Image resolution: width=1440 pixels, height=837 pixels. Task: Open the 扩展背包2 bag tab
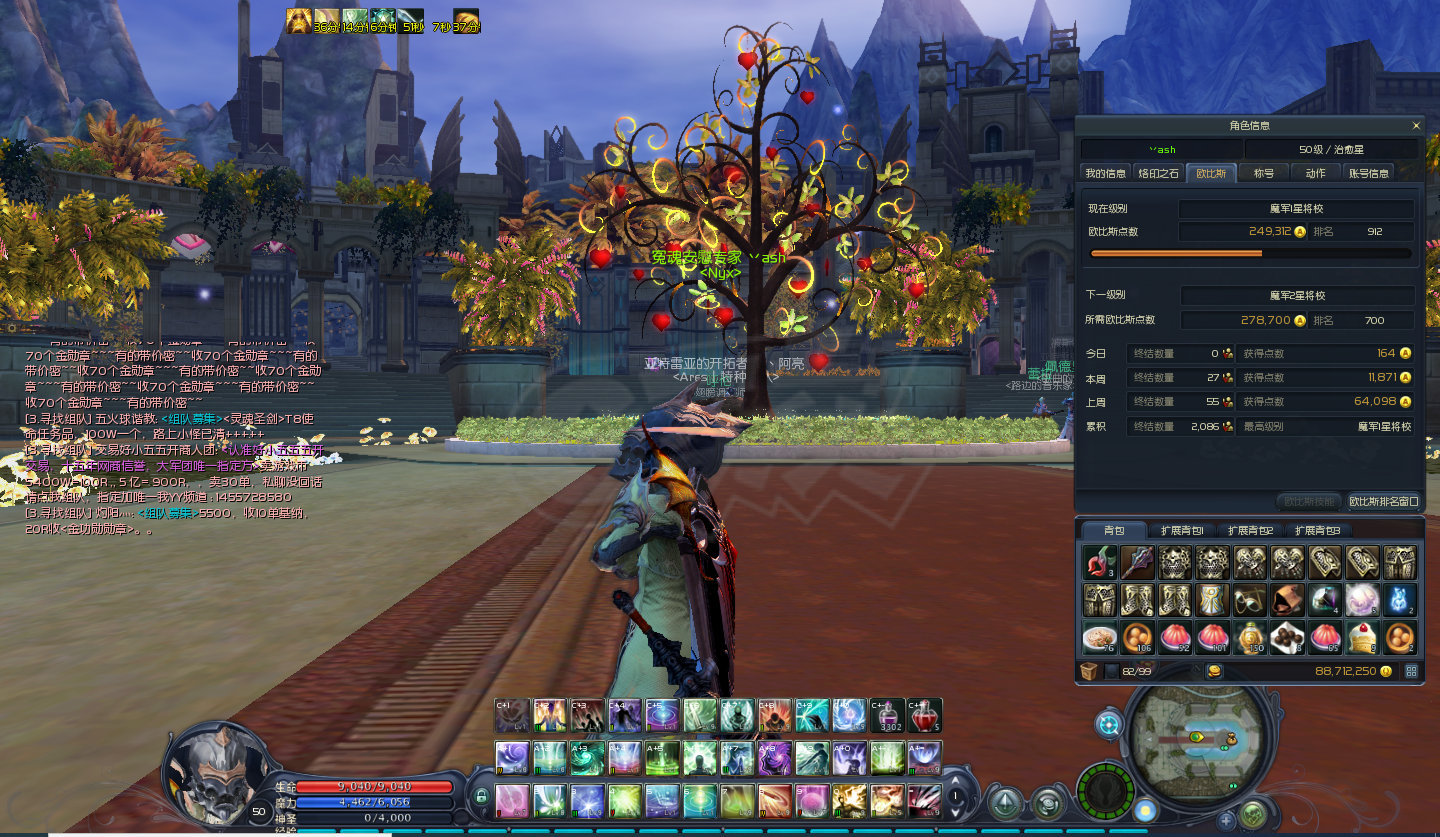coord(1250,530)
